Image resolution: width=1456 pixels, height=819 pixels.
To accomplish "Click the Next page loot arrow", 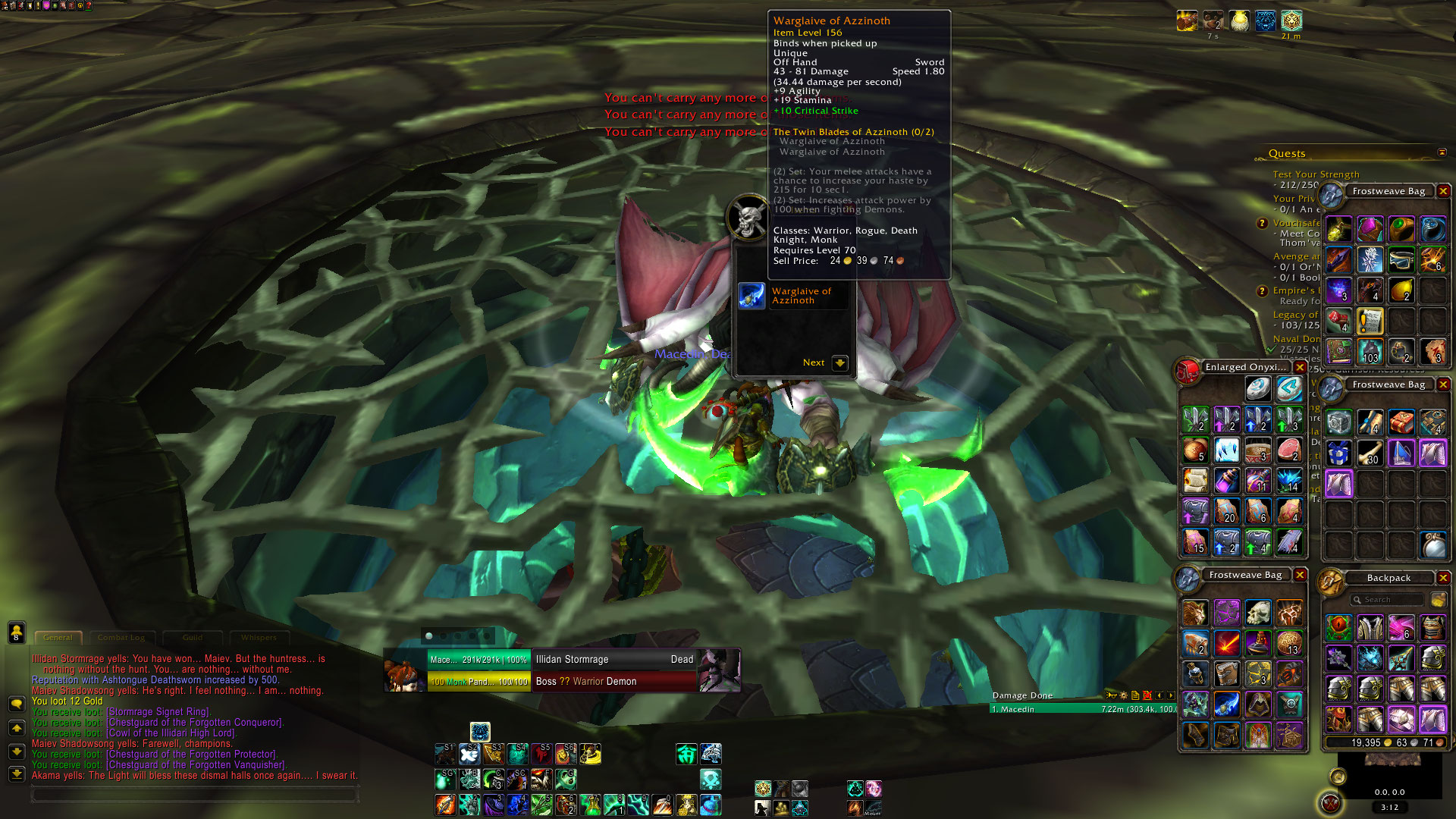I will [839, 362].
